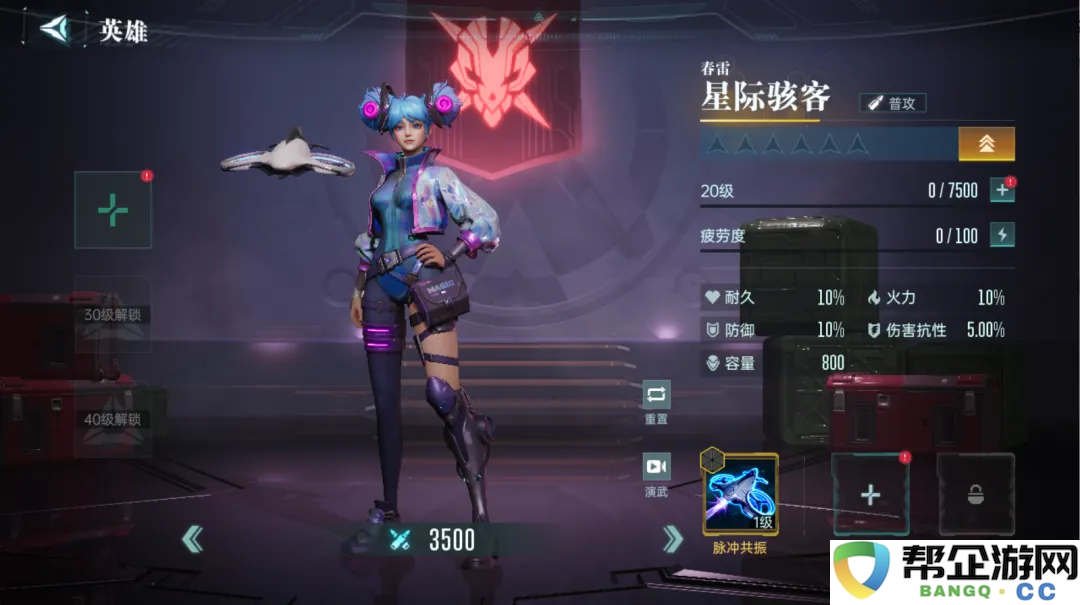This screenshot has height=605, width=1080.
Task: Switch to the next hero
Action: (673, 540)
